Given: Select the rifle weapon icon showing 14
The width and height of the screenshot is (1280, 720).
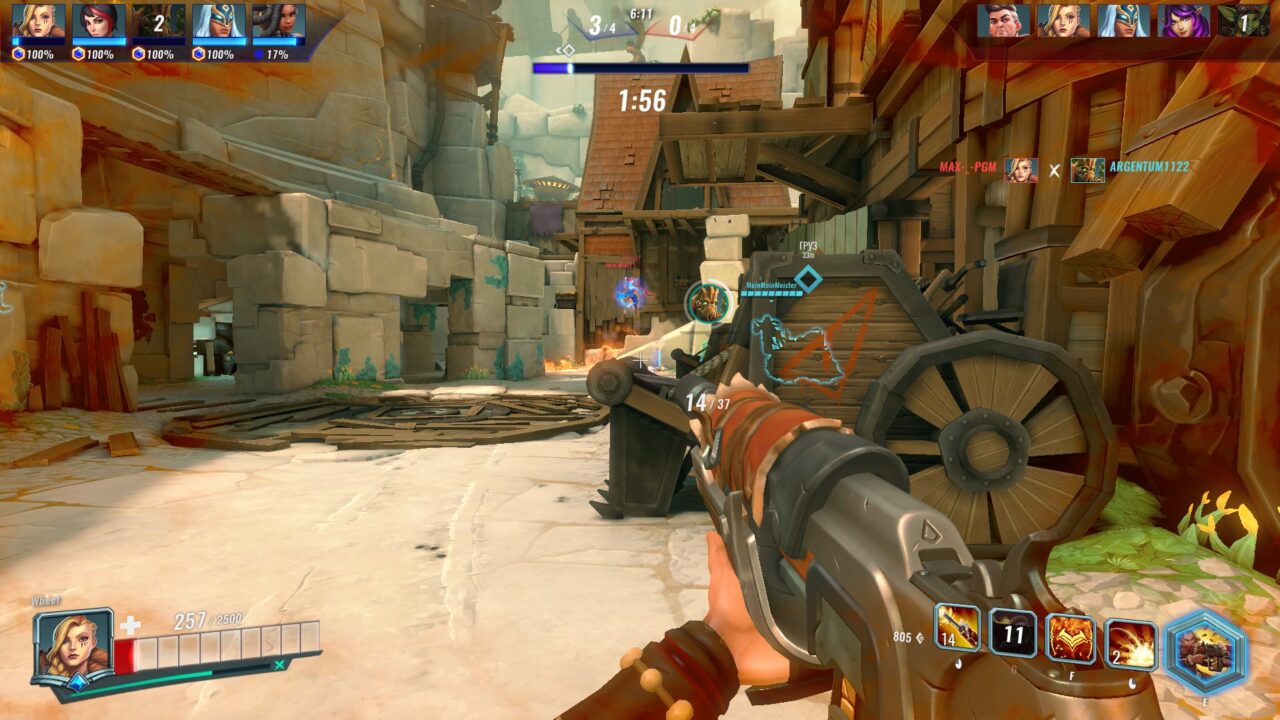Looking at the screenshot, I should point(957,628).
